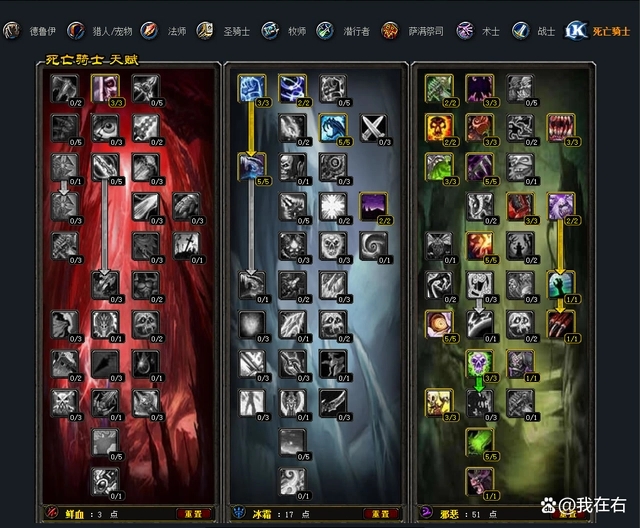This screenshot has height=528, width=640.
Task: Choose the 圣骑士 (Paladin) class tab
Action: (227, 31)
